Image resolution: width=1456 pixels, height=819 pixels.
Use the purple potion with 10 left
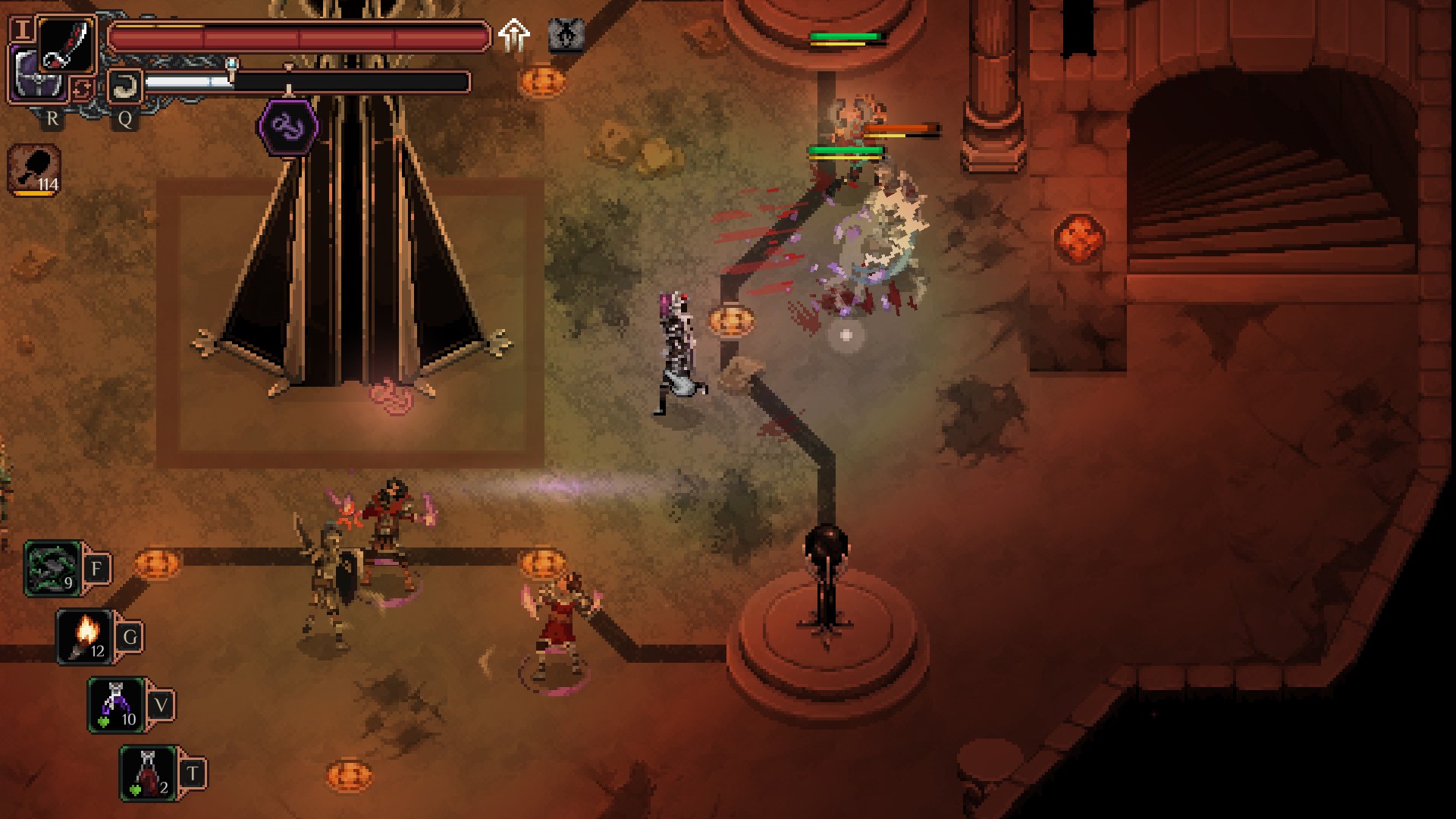coord(117,705)
